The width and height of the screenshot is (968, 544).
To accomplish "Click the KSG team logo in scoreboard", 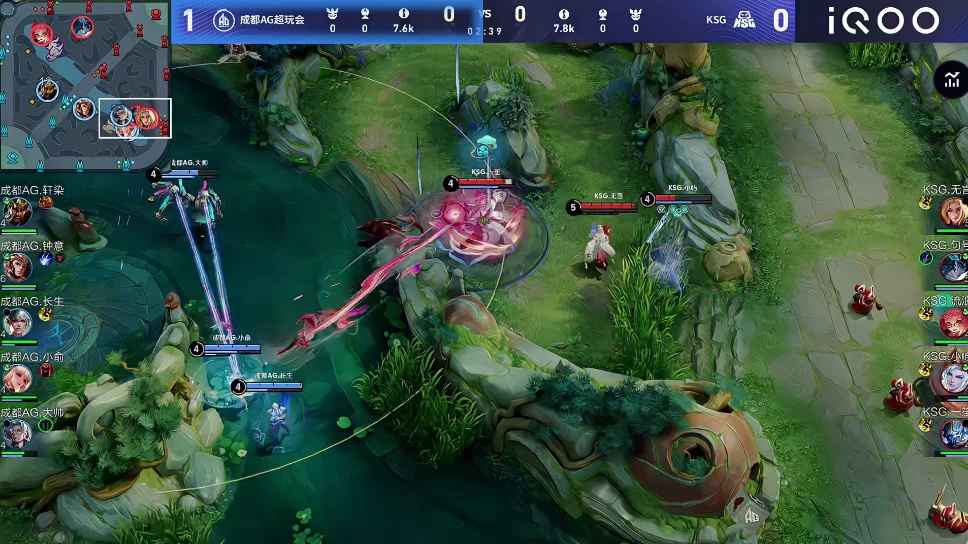I will (742, 20).
